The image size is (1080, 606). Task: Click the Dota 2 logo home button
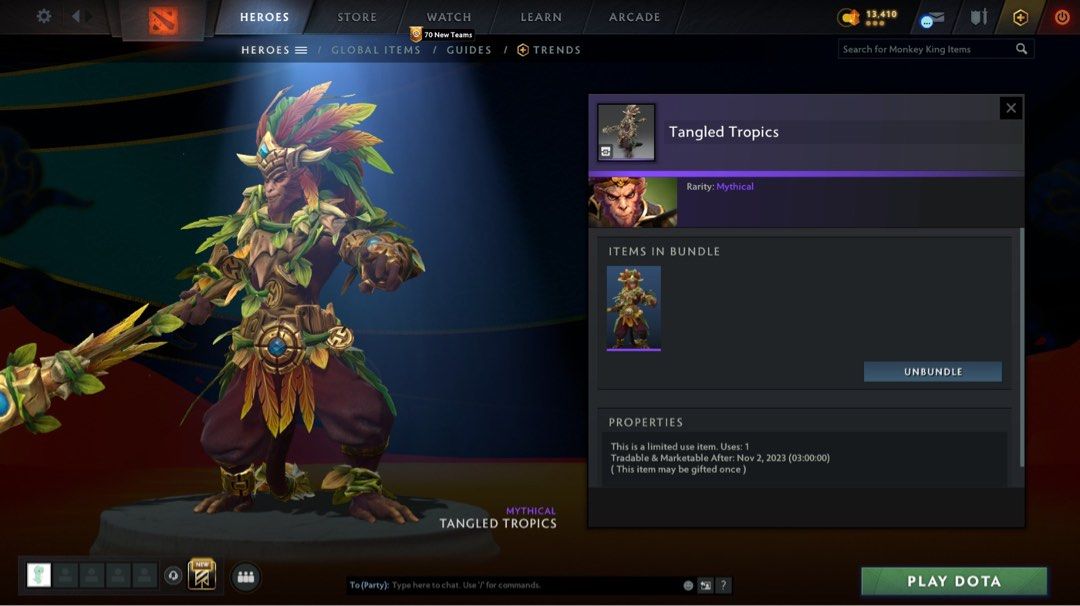163,20
